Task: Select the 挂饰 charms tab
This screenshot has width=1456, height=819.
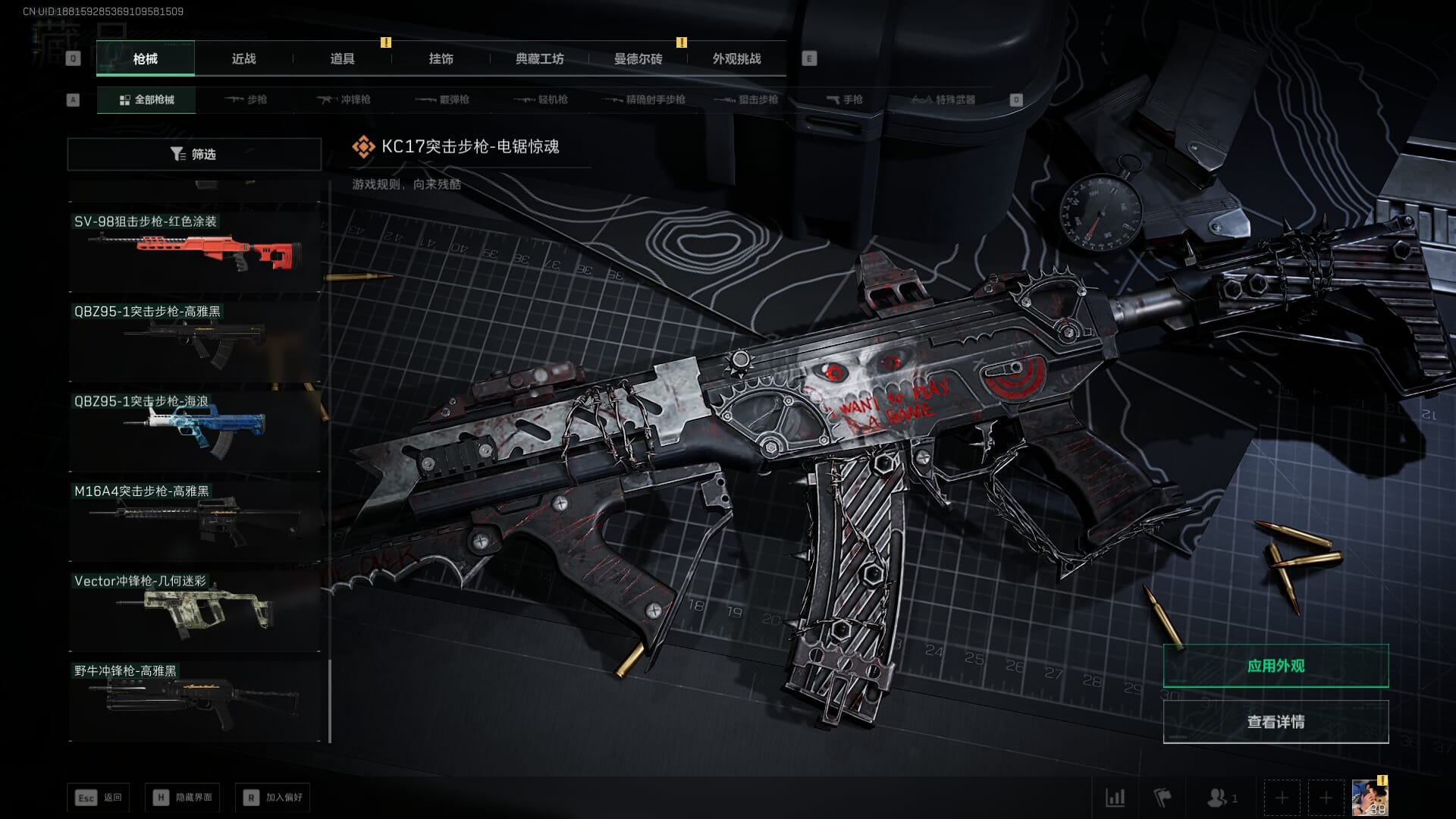Action: click(441, 58)
